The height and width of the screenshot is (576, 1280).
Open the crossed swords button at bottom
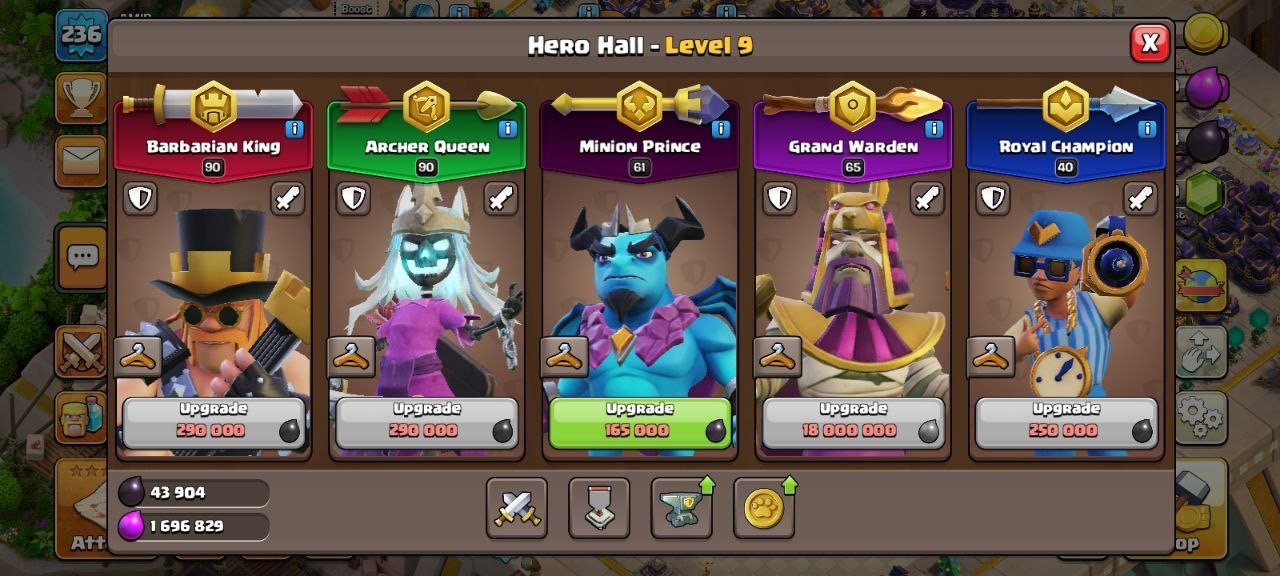click(x=517, y=508)
